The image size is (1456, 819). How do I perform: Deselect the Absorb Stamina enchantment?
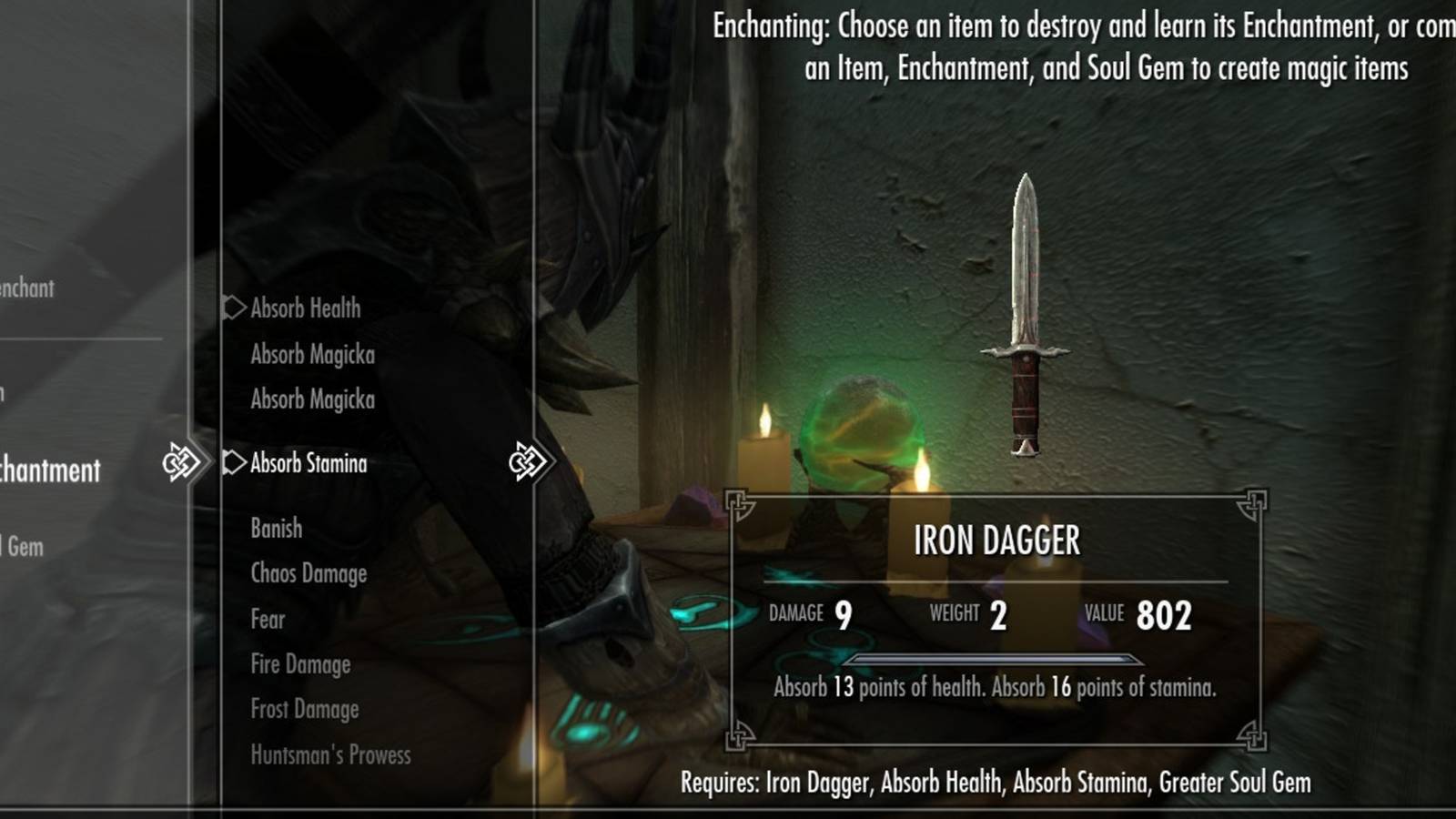pos(308,464)
